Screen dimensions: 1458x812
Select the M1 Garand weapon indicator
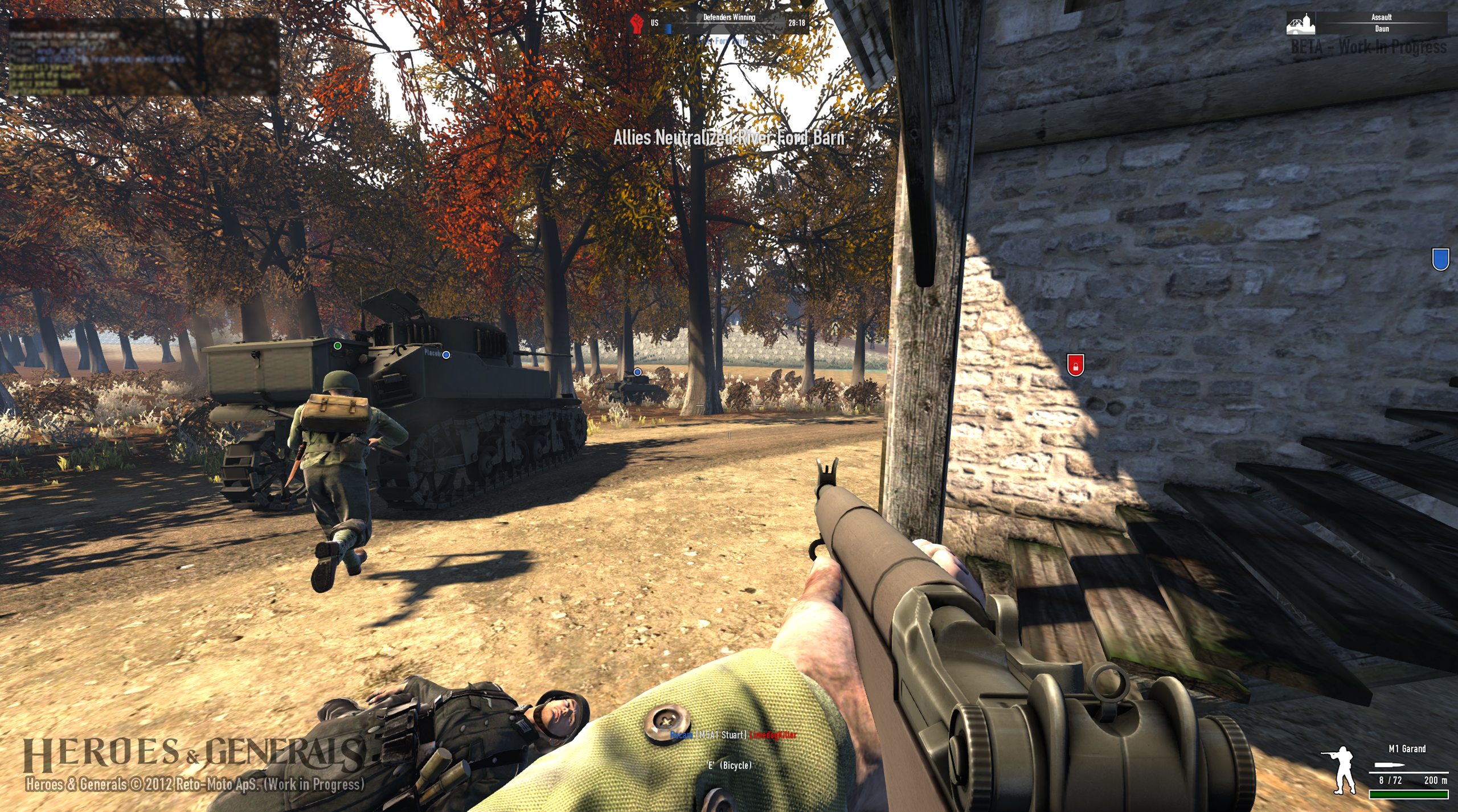[1407, 749]
